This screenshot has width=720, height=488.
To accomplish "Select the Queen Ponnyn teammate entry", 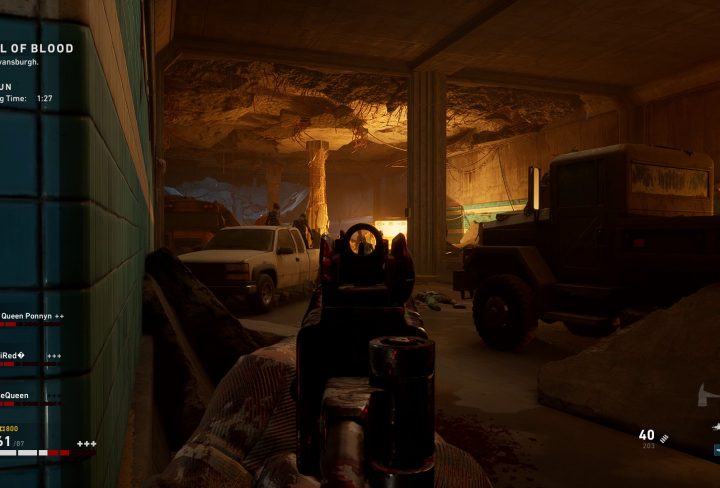I will (x=30, y=315).
